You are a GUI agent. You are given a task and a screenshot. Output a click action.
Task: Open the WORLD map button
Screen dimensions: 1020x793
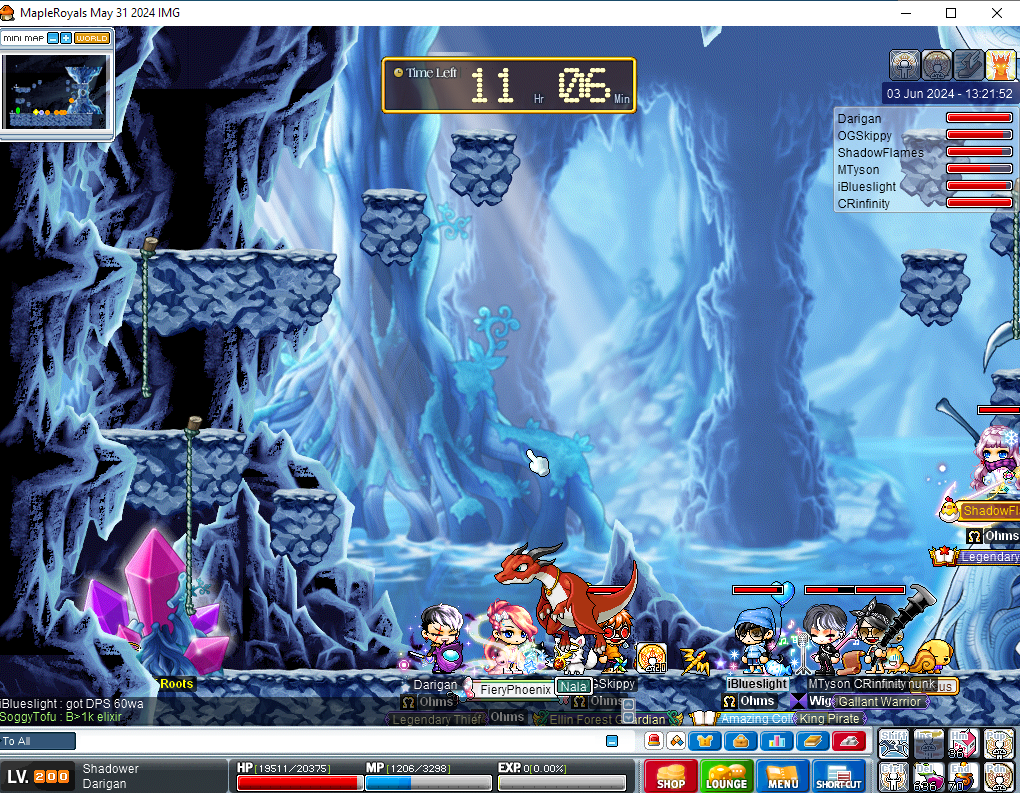click(x=92, y=38)
